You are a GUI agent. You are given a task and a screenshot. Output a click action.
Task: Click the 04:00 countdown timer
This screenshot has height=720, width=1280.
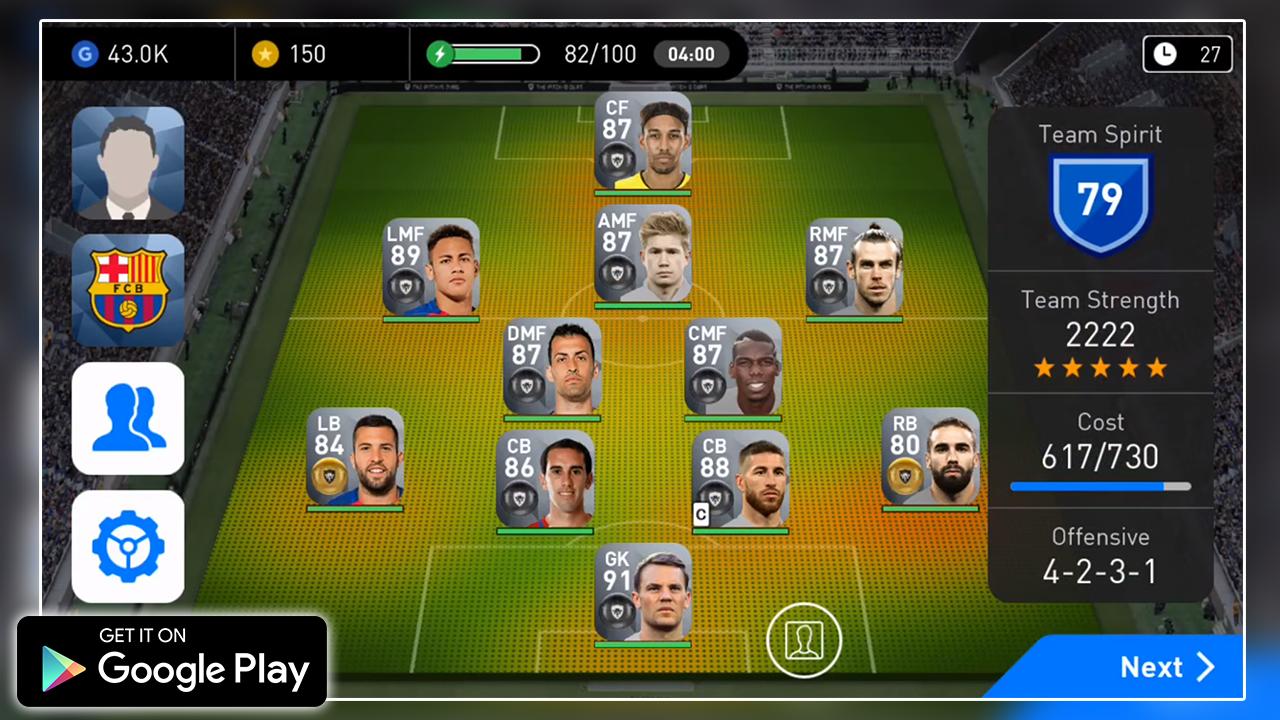[x=692, y=54]
